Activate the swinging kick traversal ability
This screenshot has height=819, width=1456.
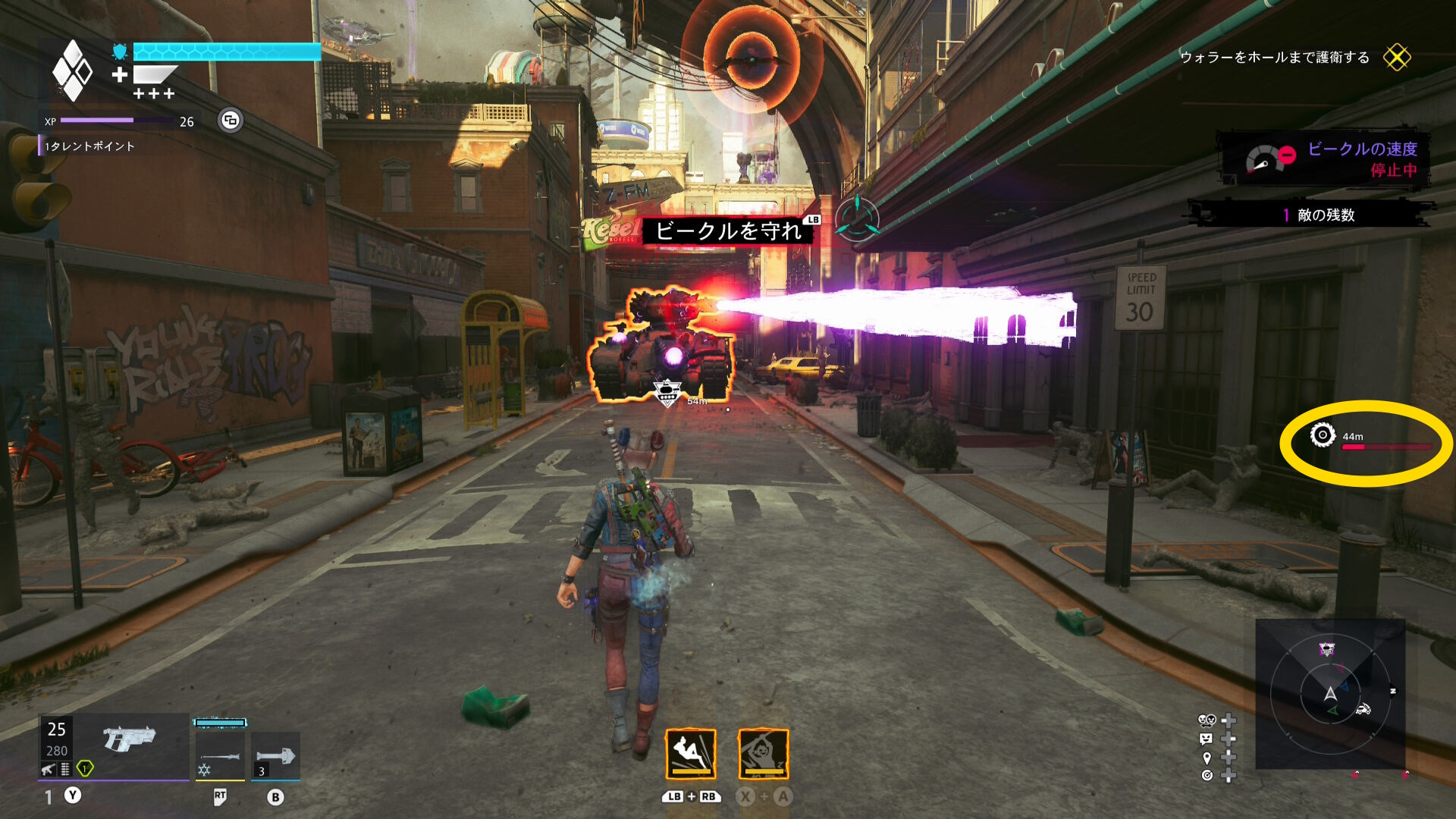(690, 754)
